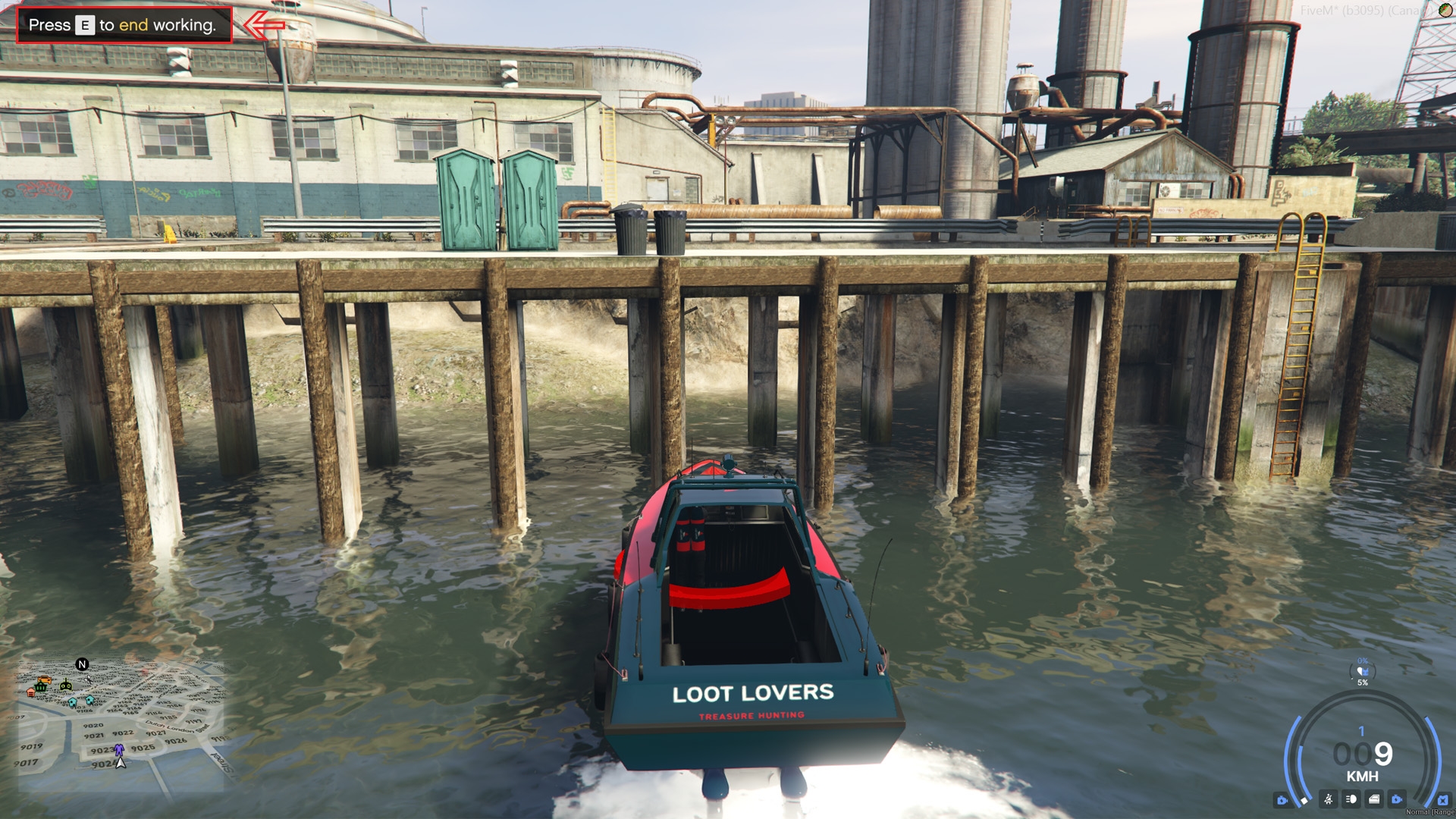The width and height of the screenshot is (1456, 819).
Task: Click the scissors barber marker on minimap
Action: pos(89,679)
